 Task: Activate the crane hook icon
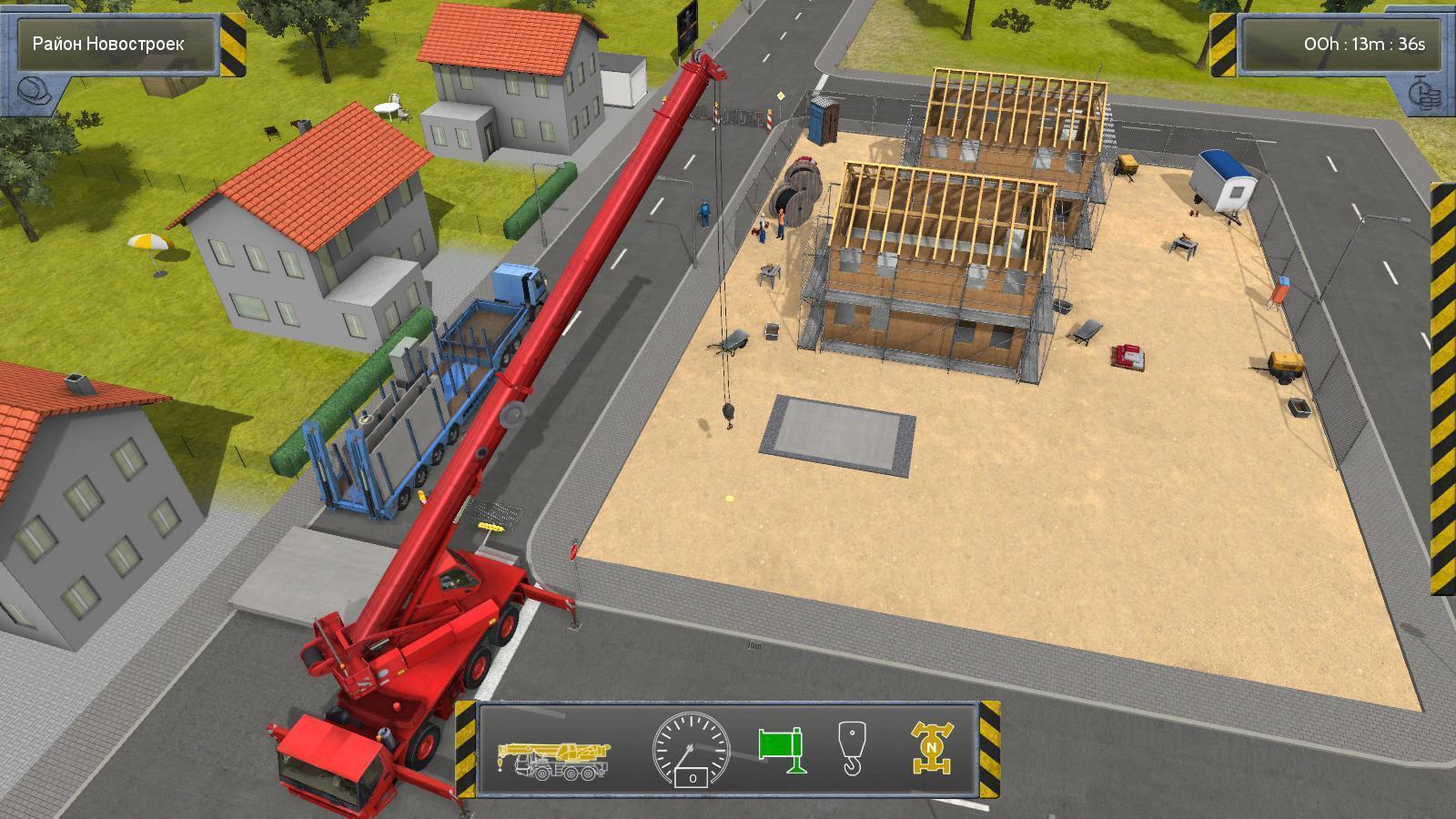(852, 748)
